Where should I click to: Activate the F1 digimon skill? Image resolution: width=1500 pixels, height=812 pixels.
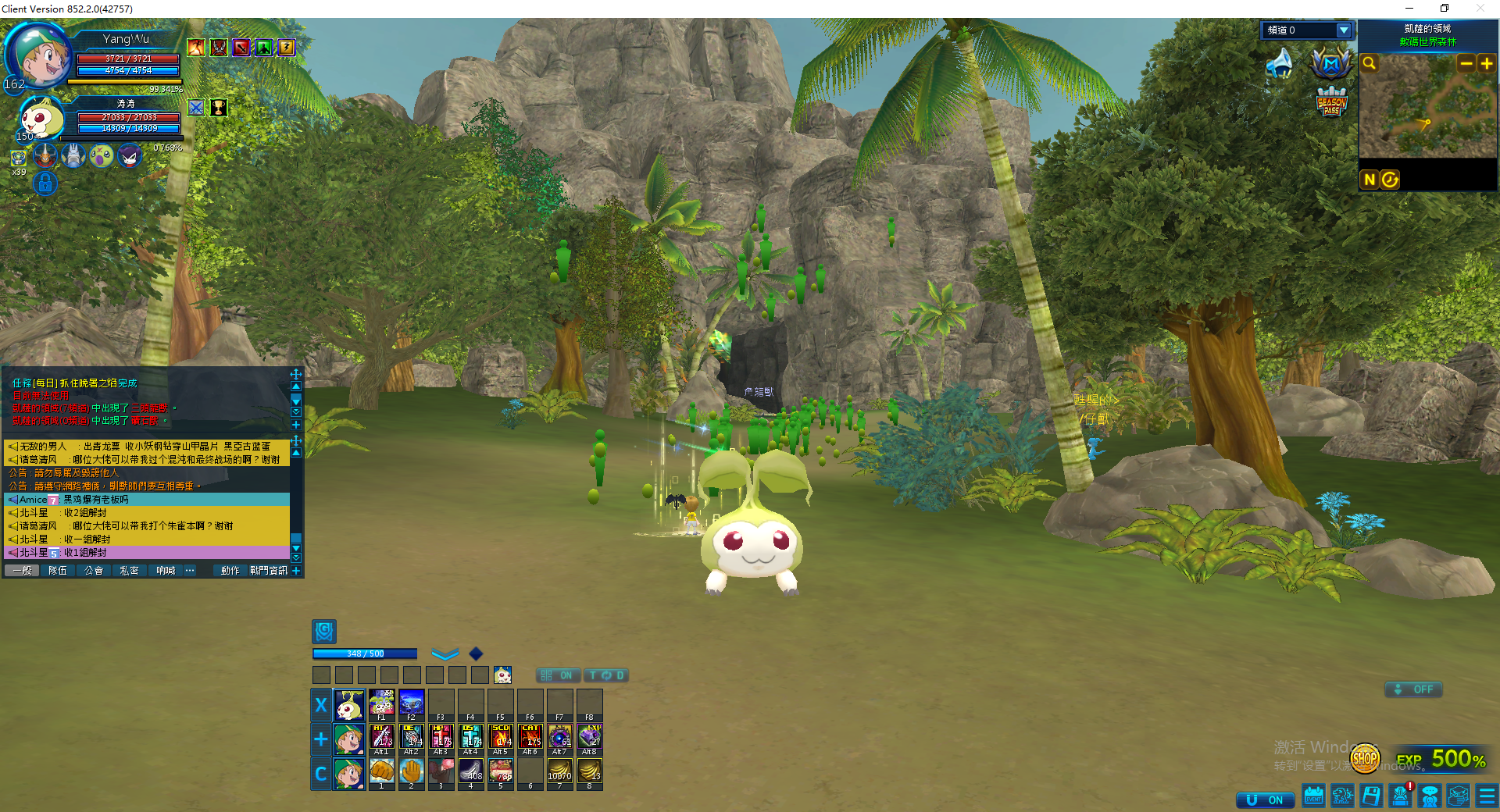pyautogui.click(x=381, y=703)
